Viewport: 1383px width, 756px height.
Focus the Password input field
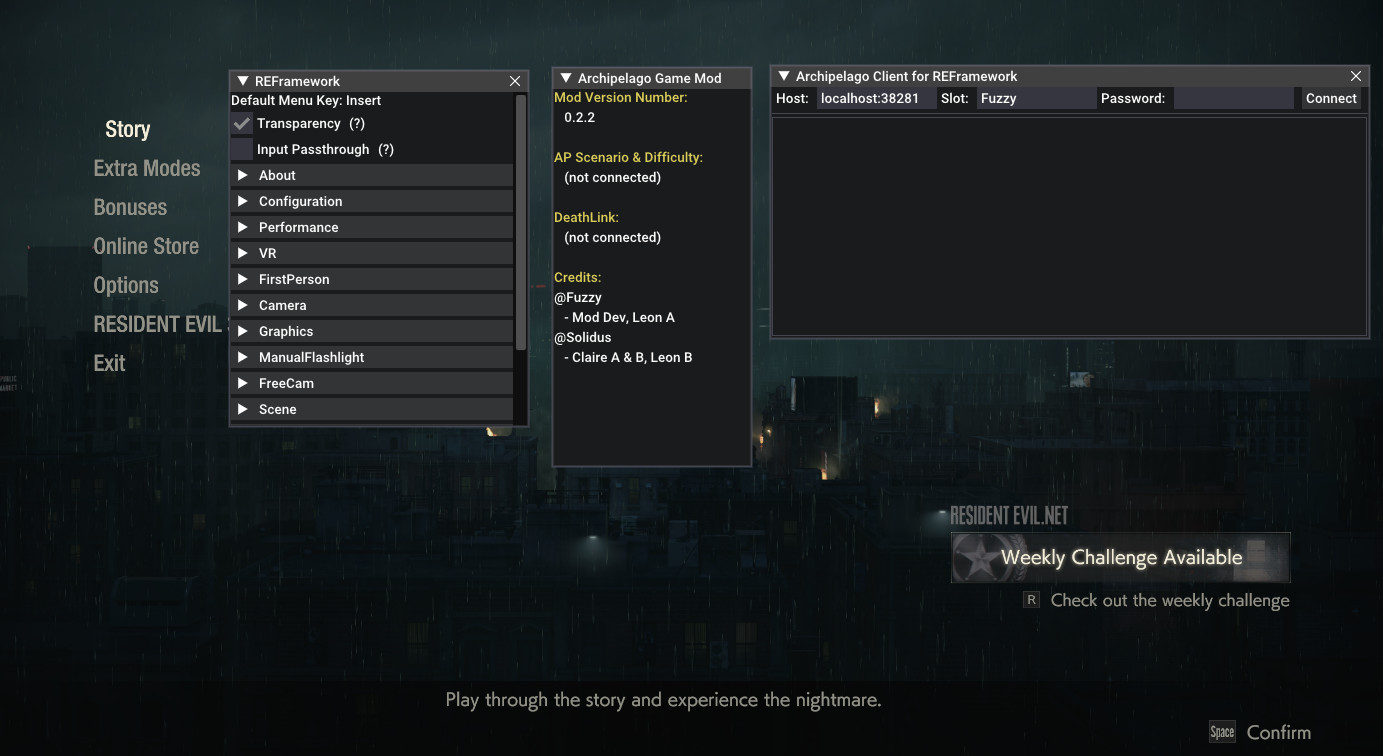pyautogui.click(x=1233, y=98)
